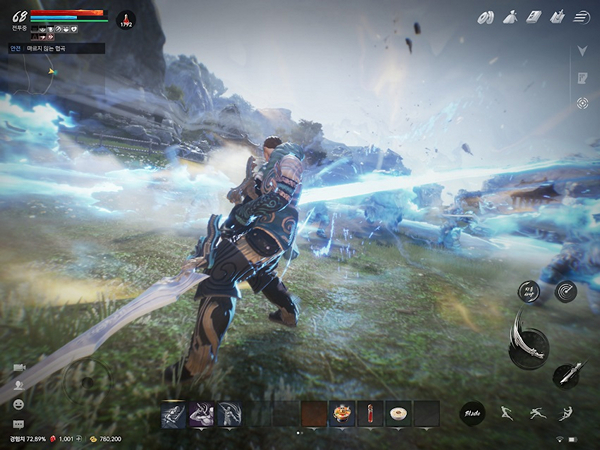Use the red health potion quick button
Viewport: 600px width, 450px height.
pos(127,18)
